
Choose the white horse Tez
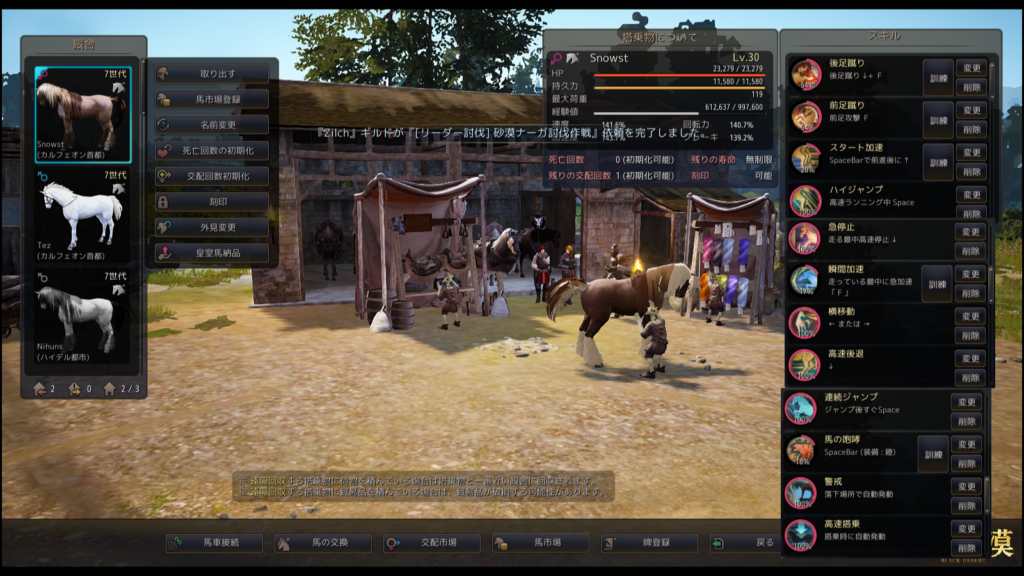[84, 215]
